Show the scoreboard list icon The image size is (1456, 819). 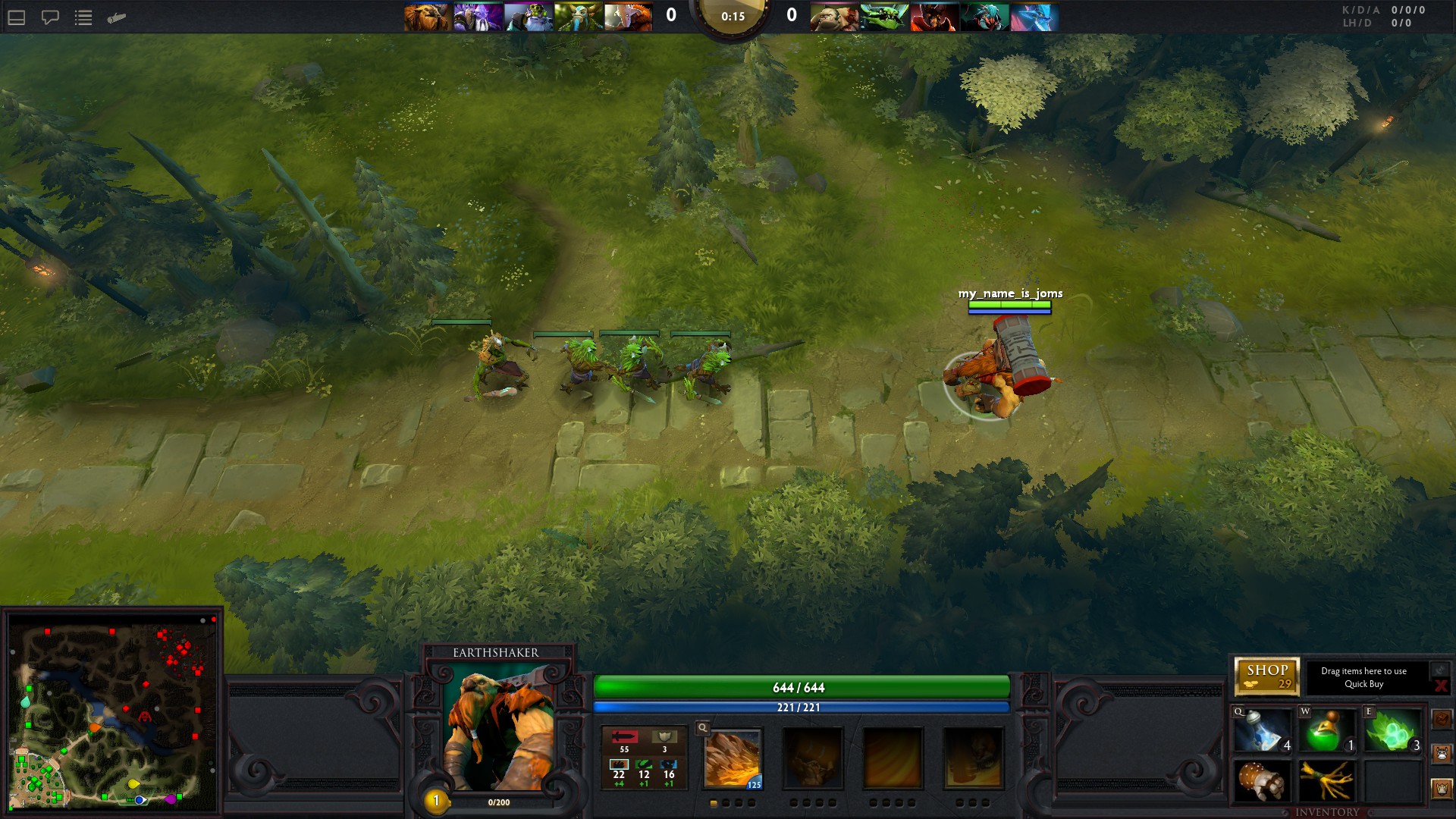point(83,17)
